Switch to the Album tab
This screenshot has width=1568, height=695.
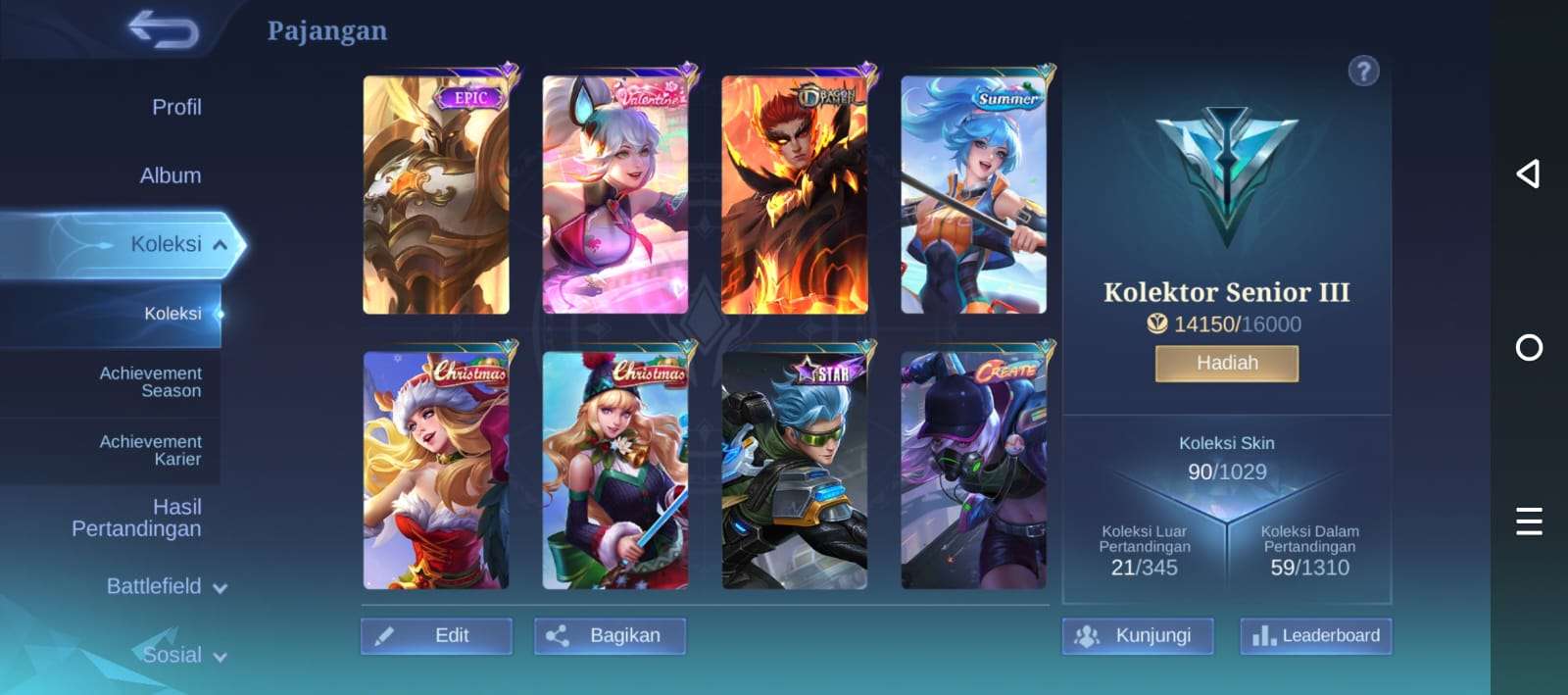point(171,175)
